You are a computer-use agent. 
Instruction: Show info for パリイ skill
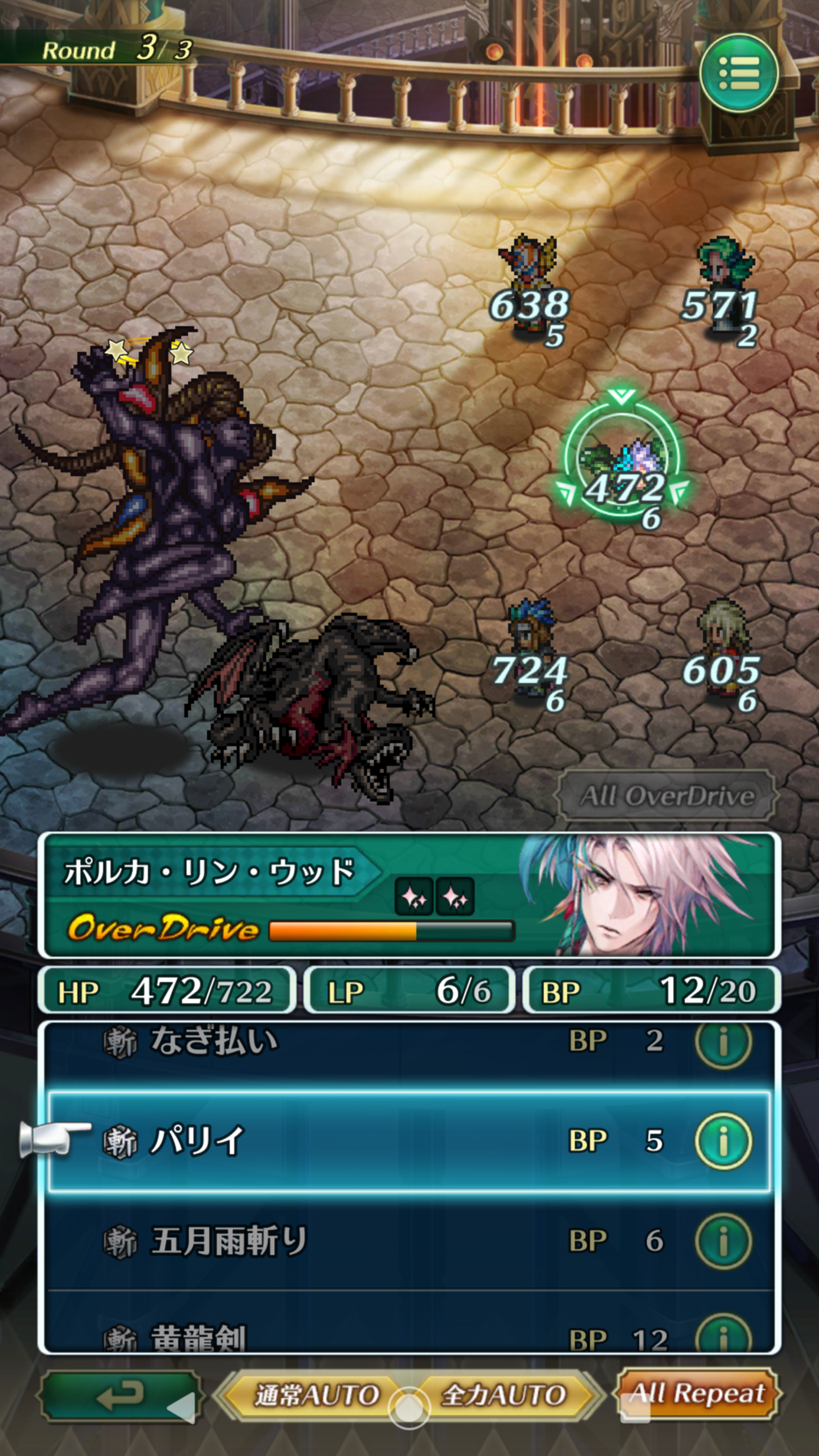click(723, 1141)
